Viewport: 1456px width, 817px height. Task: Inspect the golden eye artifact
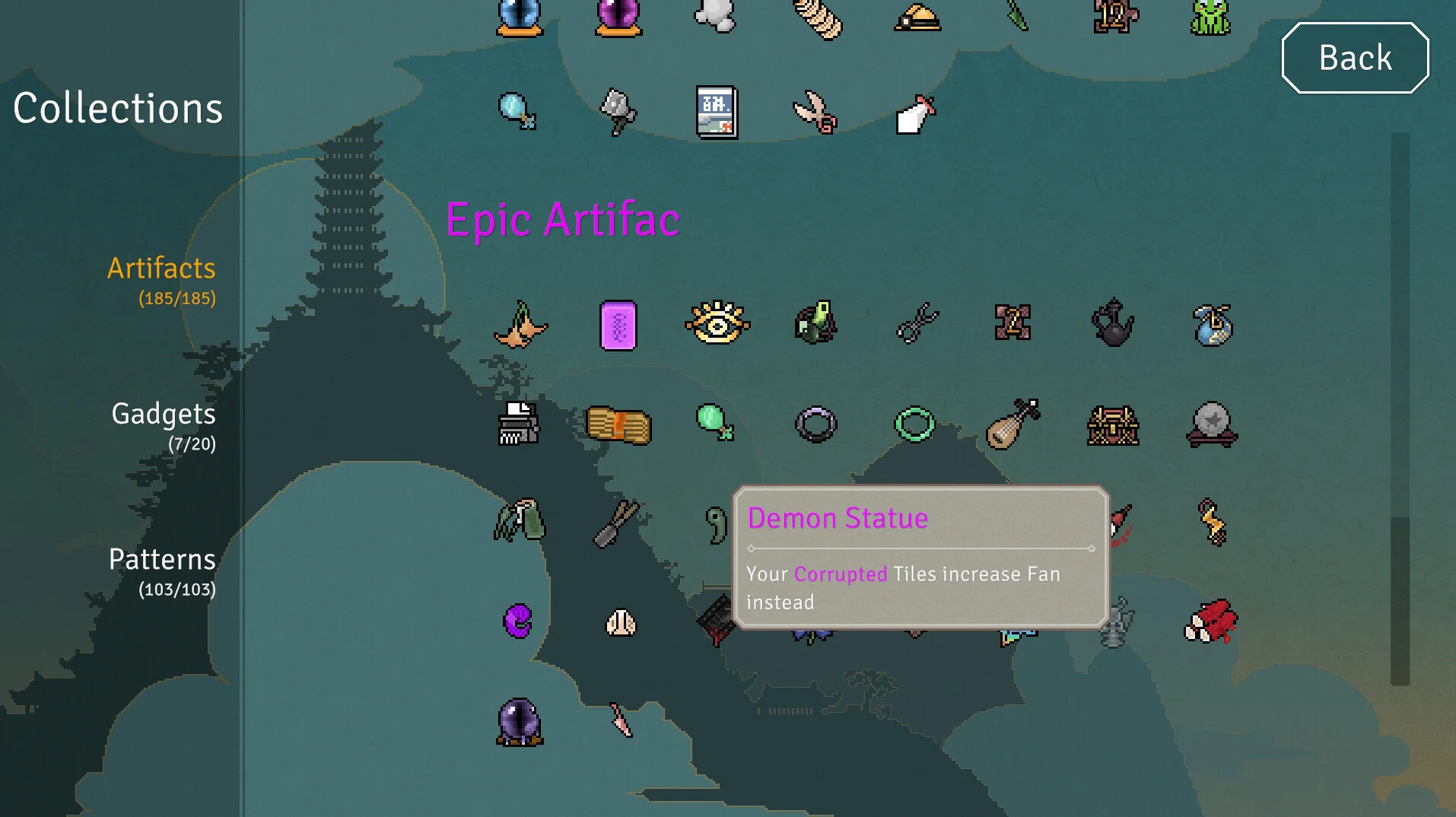point(717,324)
